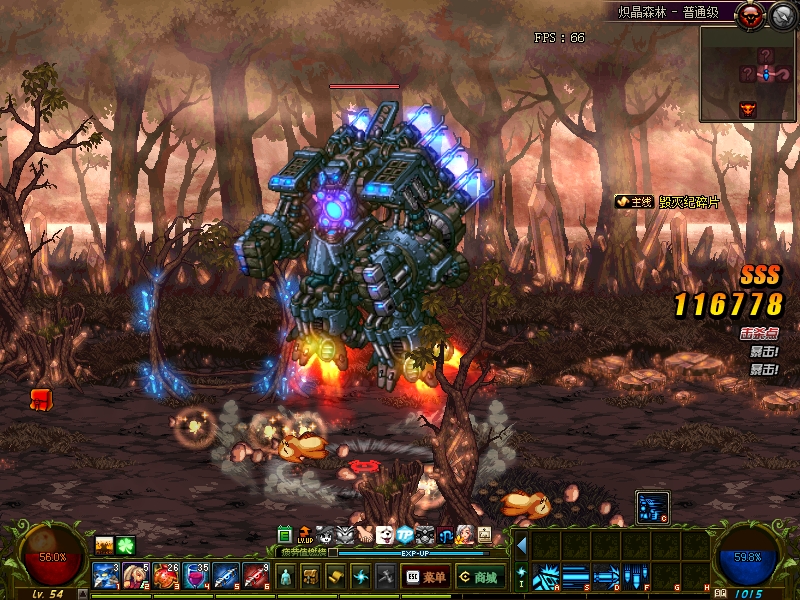The image size is (800, 600).
Task: Open the blue swirl skill menu button
Action: coord(361,576)
